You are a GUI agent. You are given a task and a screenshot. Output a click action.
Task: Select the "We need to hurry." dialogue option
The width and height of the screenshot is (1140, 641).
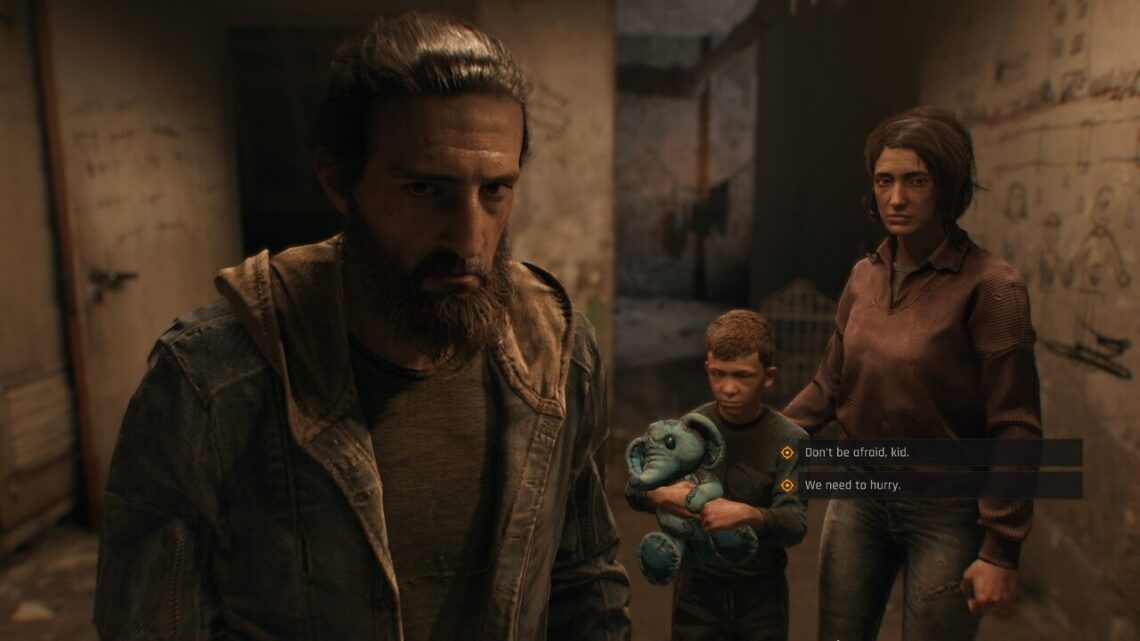point(853,485)
